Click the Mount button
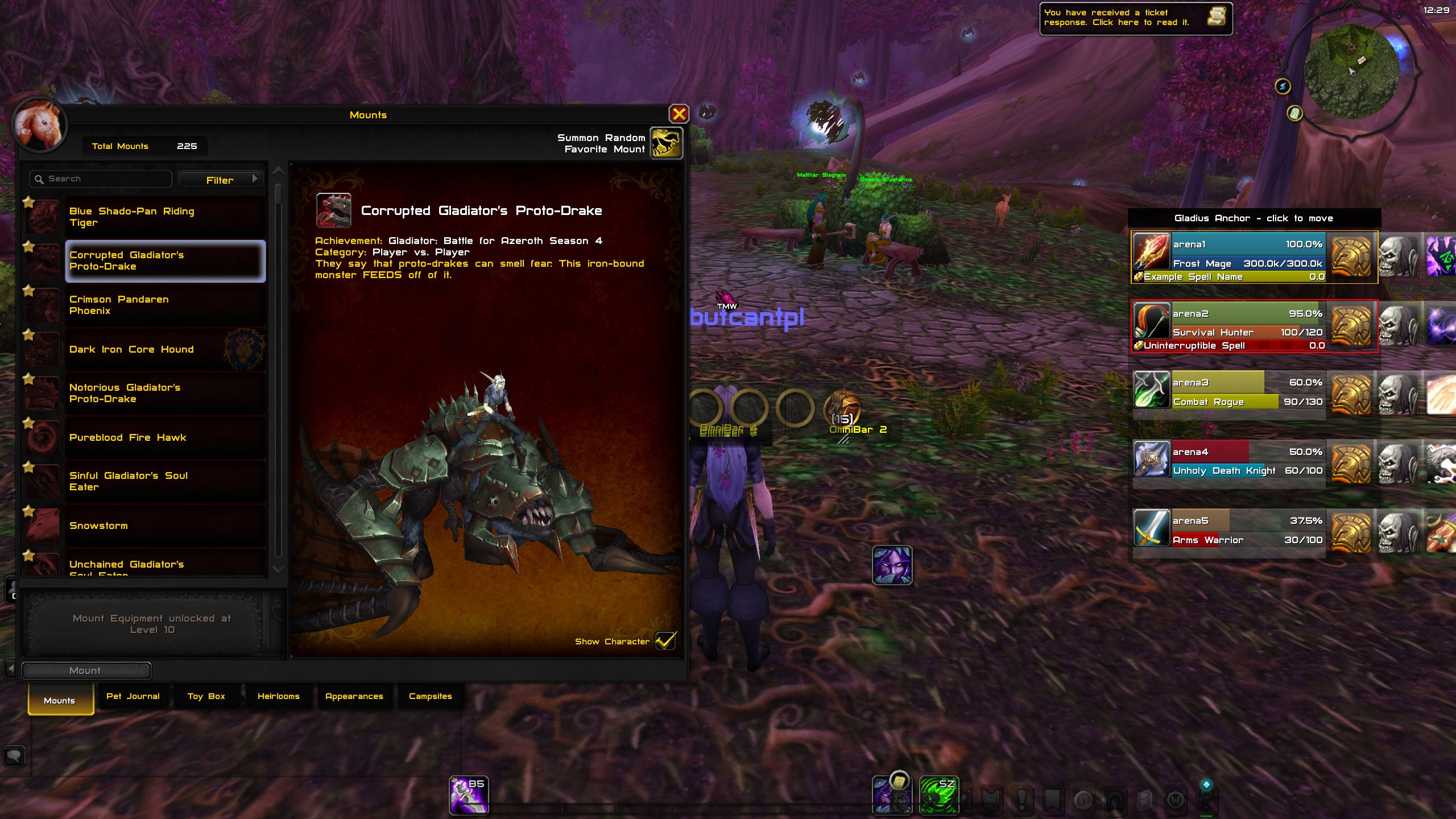This screenshot has height=819, width=1456. click(x=85, y=671)
